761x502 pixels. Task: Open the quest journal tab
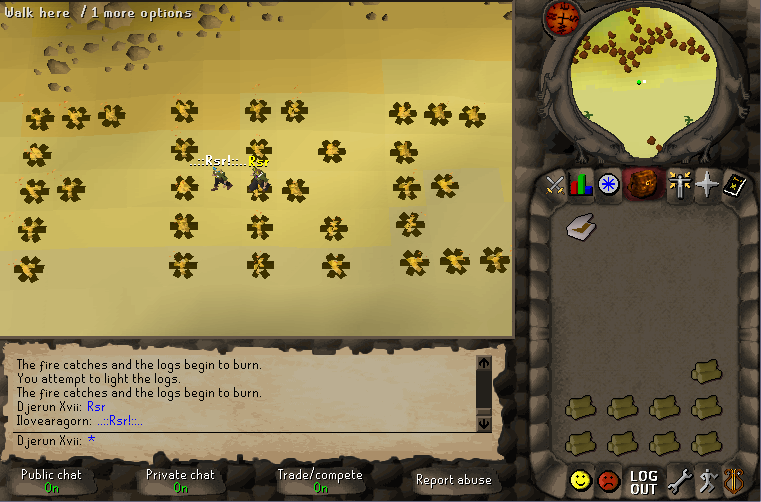point(609,185)
